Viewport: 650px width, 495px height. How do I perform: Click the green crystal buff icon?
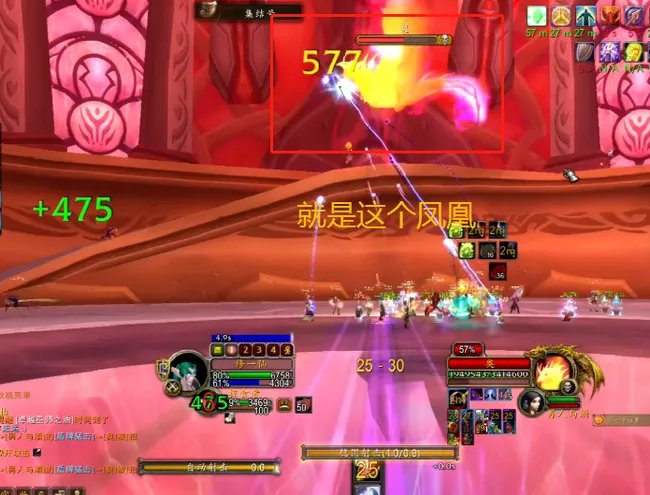pos(538,16)
